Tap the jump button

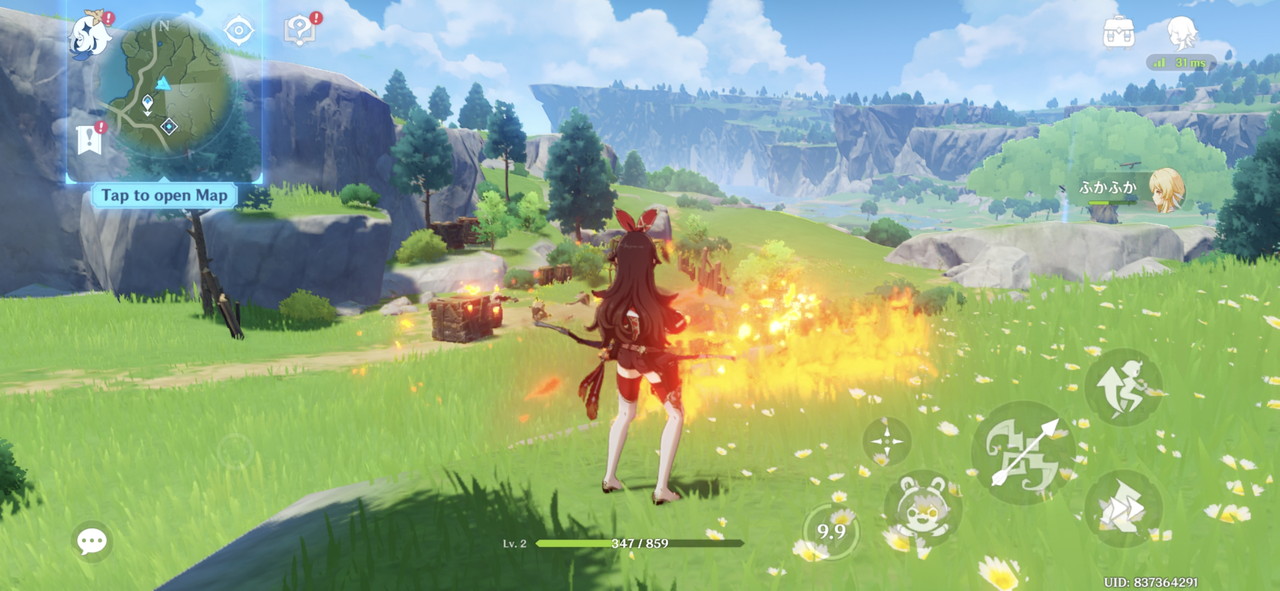(1123, 388)
